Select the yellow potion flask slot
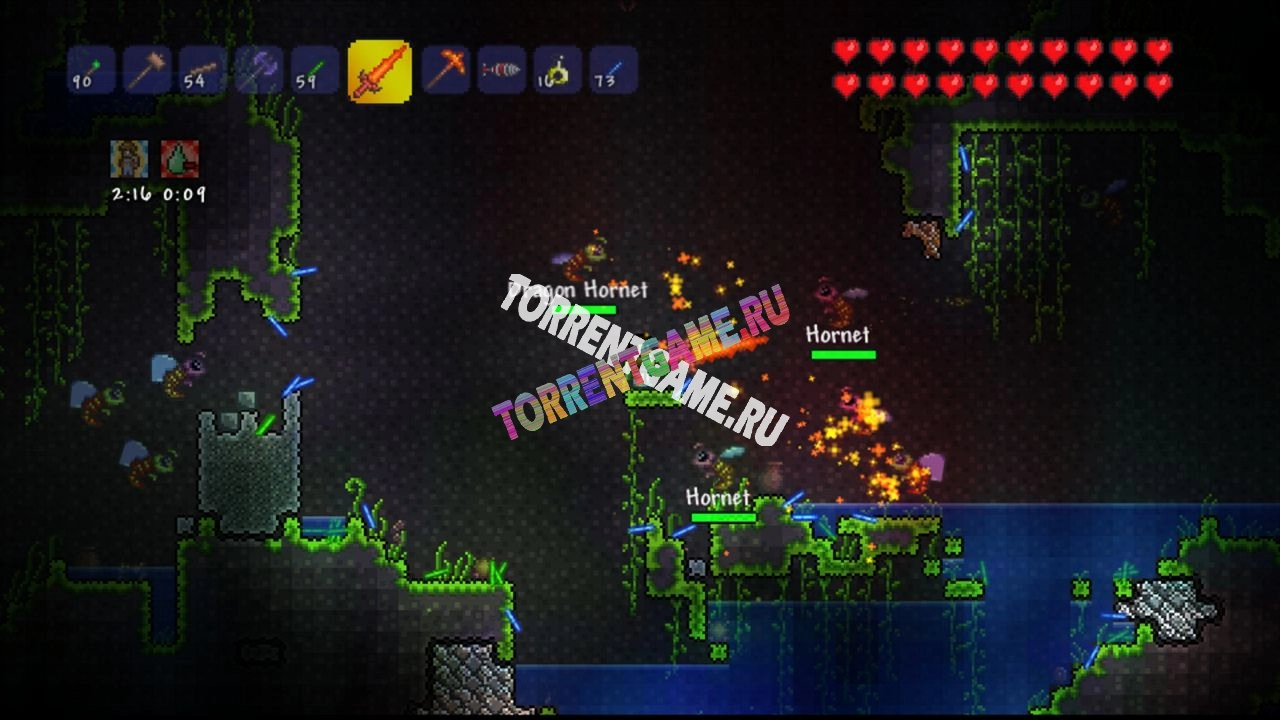 point(557,70)
